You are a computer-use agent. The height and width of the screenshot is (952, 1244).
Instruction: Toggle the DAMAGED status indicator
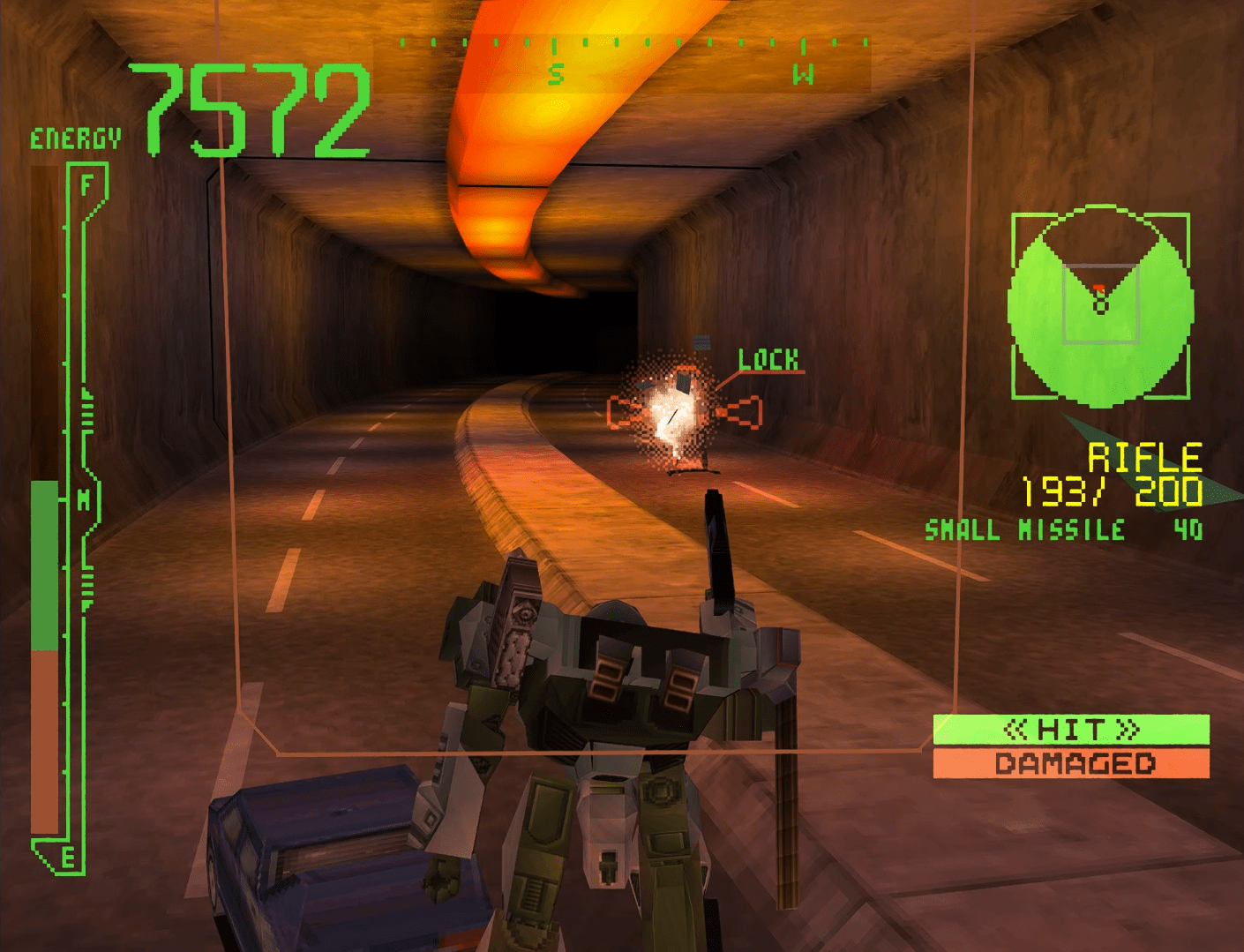(1073, 762)
